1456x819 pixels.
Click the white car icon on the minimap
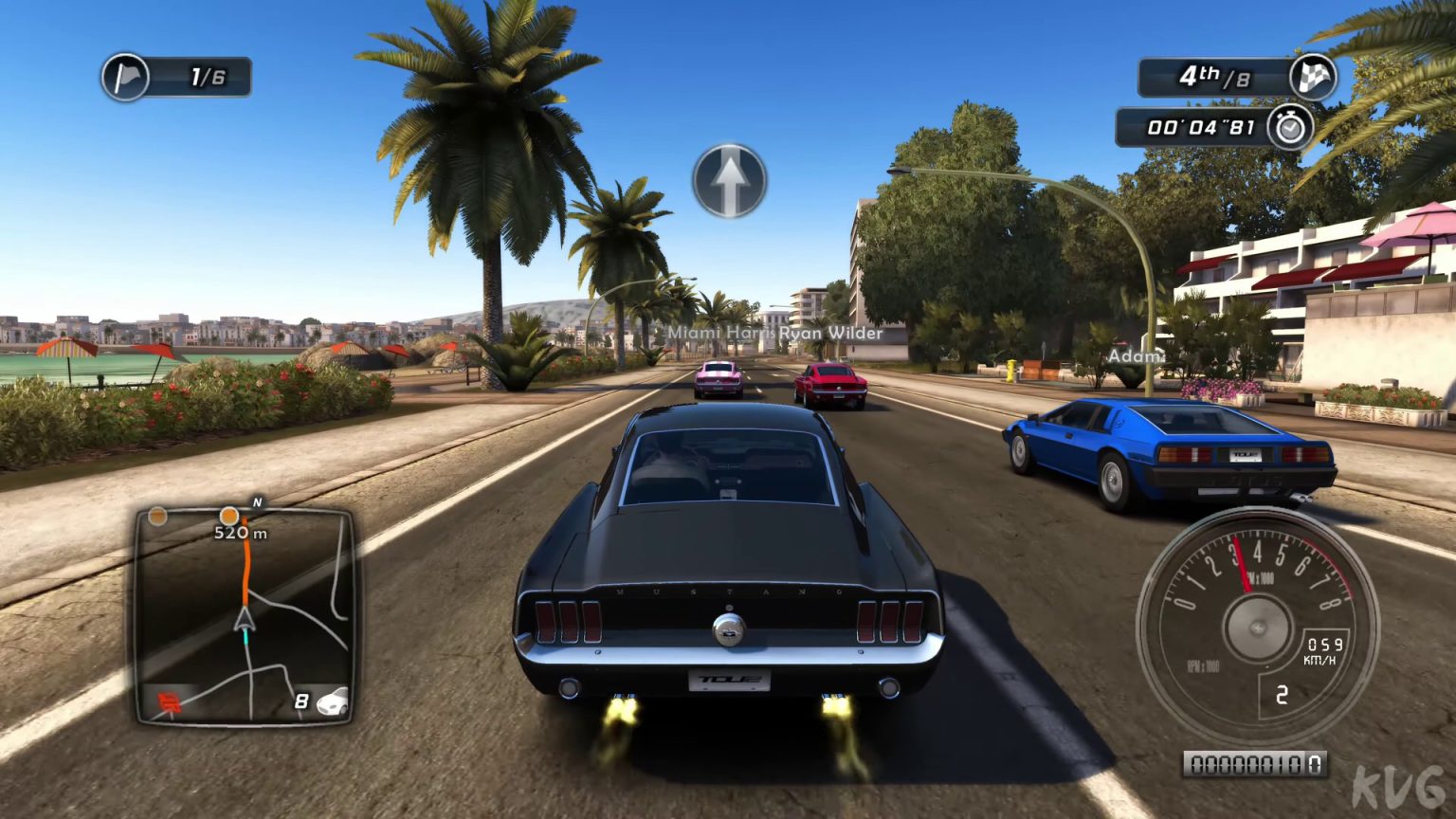(x=334, y=703)
